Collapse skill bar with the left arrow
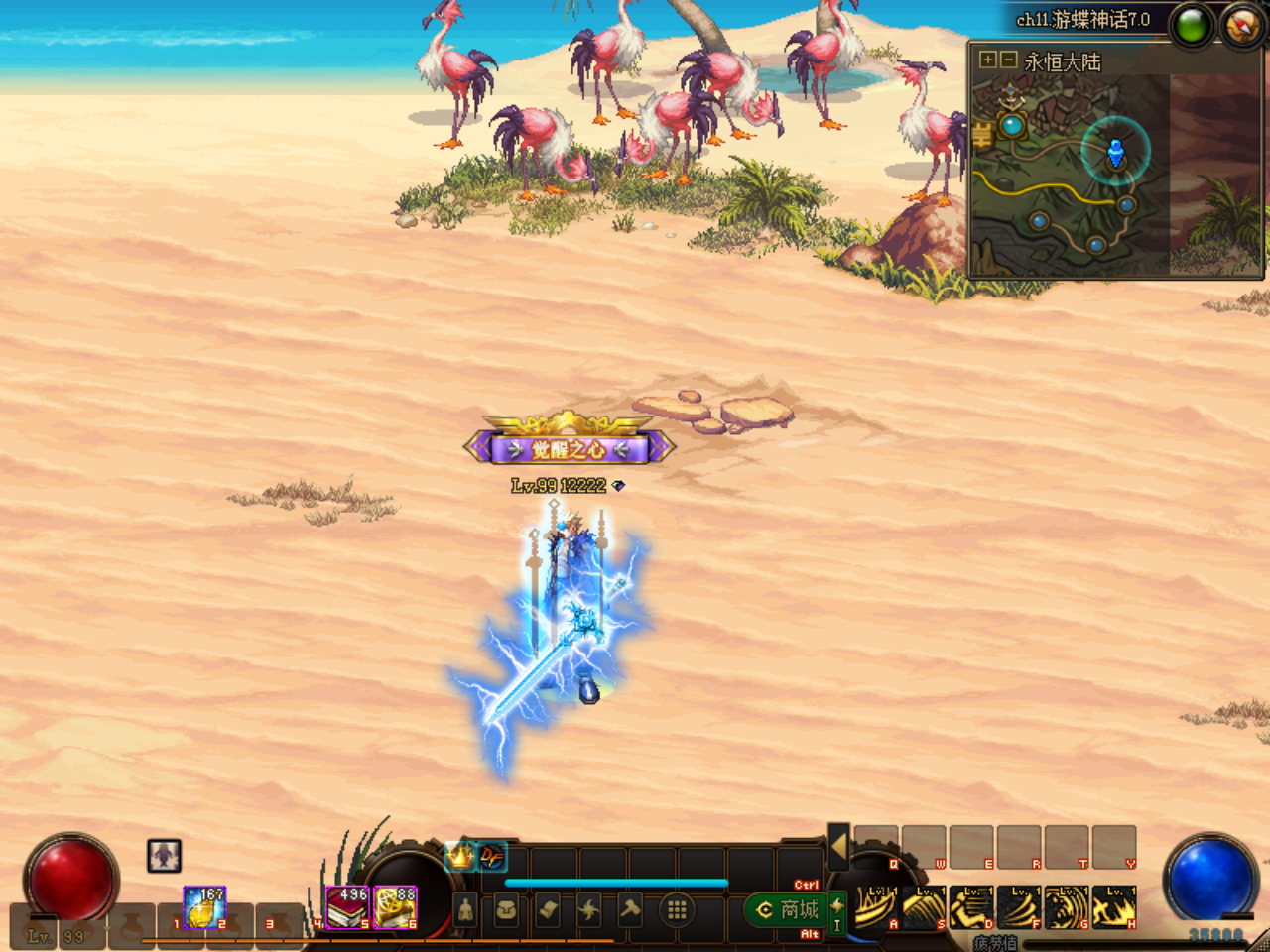This screenshot has width=1270, height=952. pyautogui.click(x=838, y=847)
